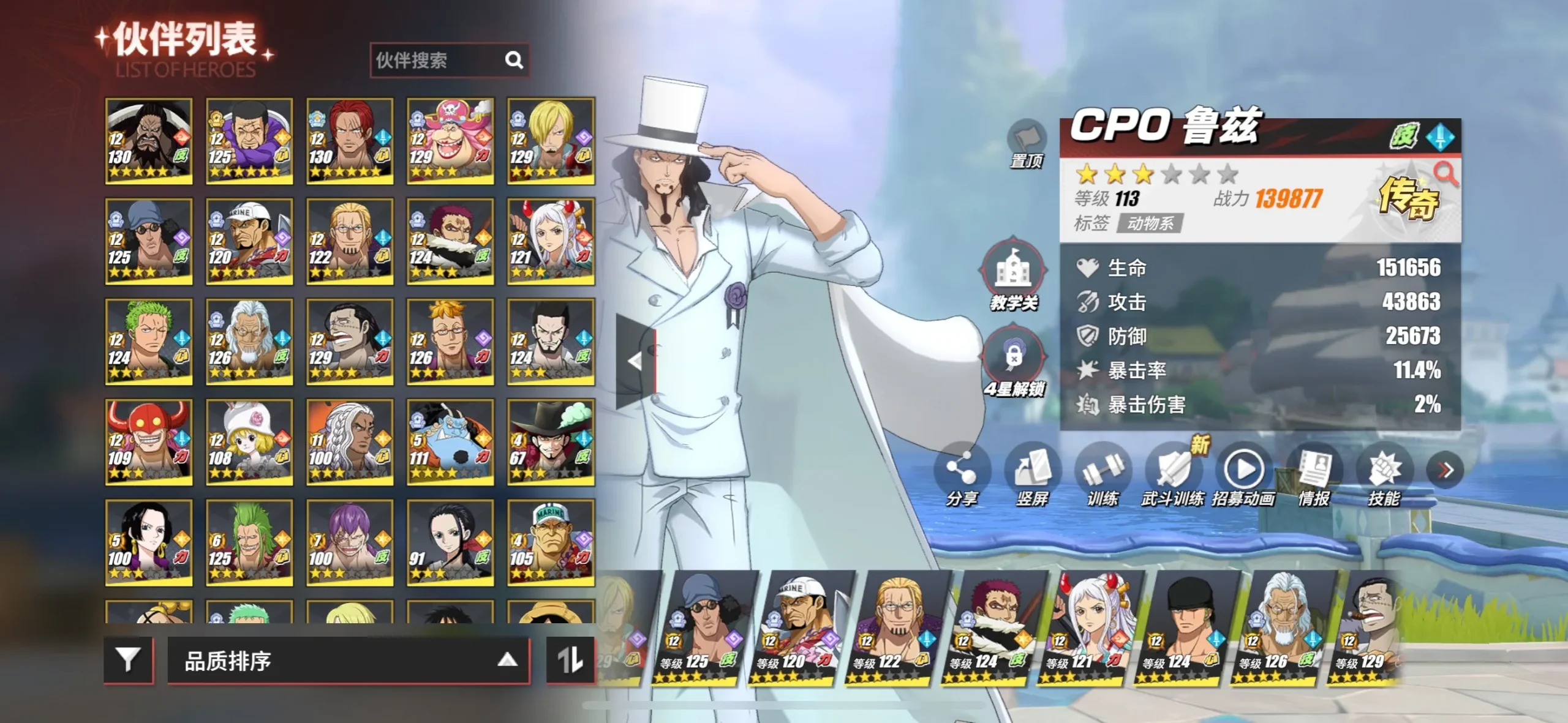Select the Kaido portrait at level 130
The image size is (1568, 723).
pos(149,141)
